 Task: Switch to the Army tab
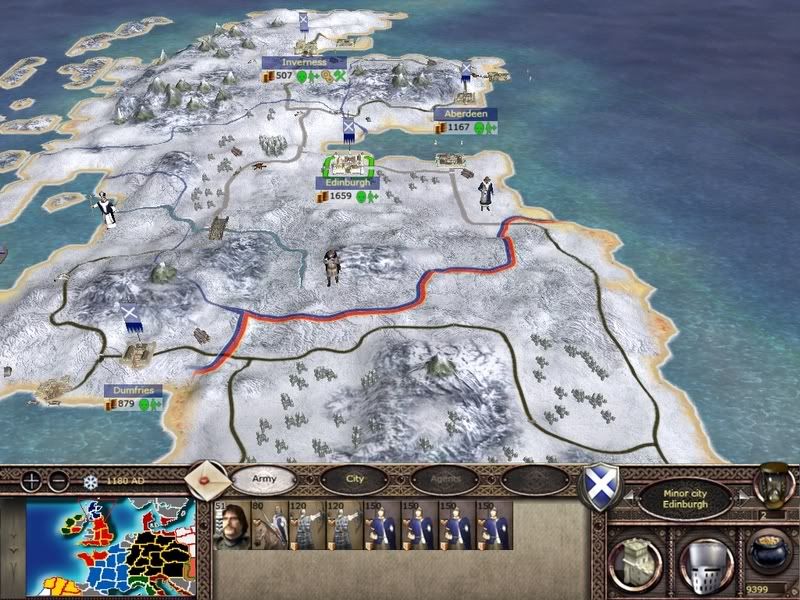pyautogui.click(x=263, y=479)
